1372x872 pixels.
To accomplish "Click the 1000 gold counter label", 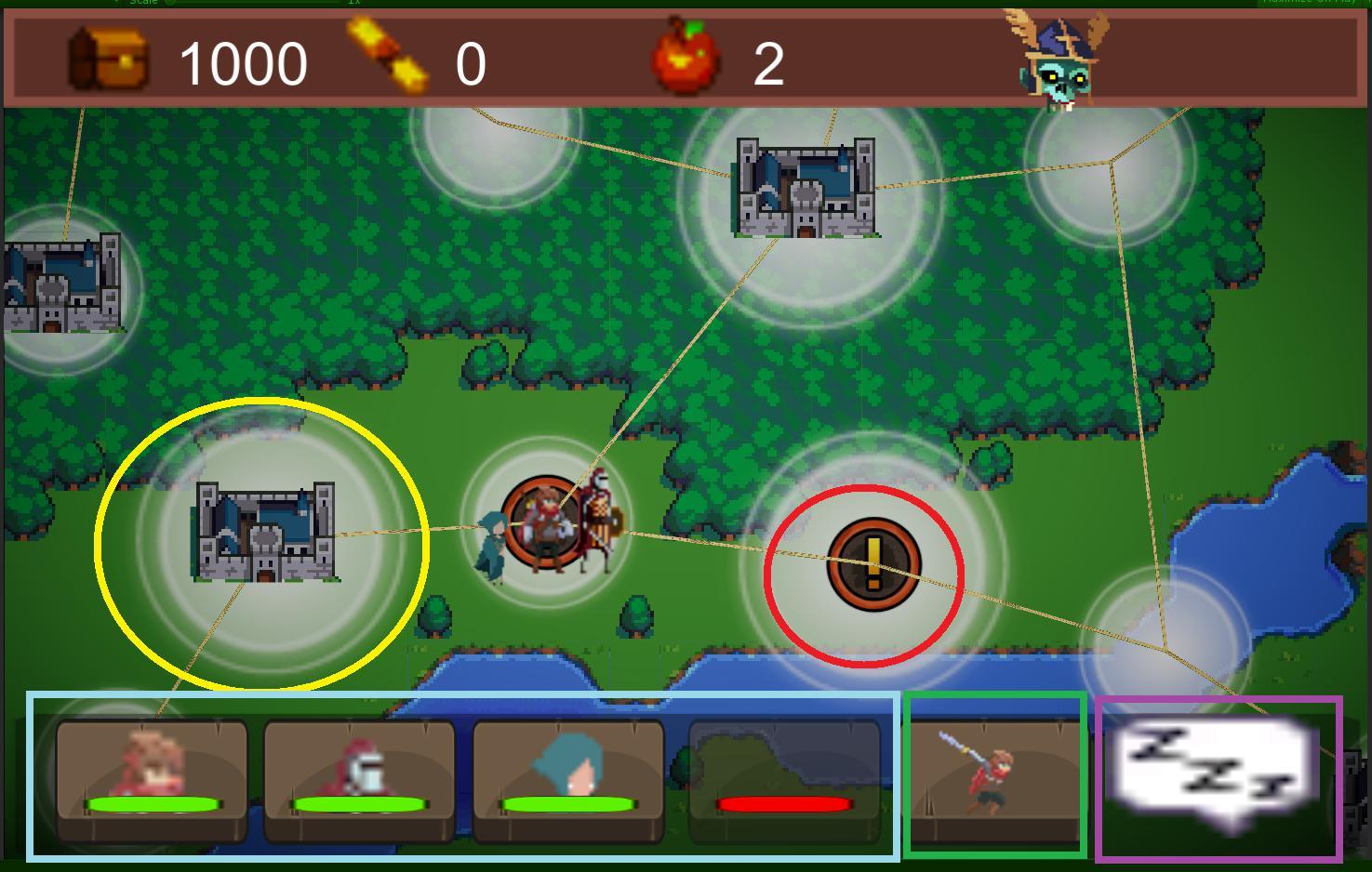I will point(243,62).
